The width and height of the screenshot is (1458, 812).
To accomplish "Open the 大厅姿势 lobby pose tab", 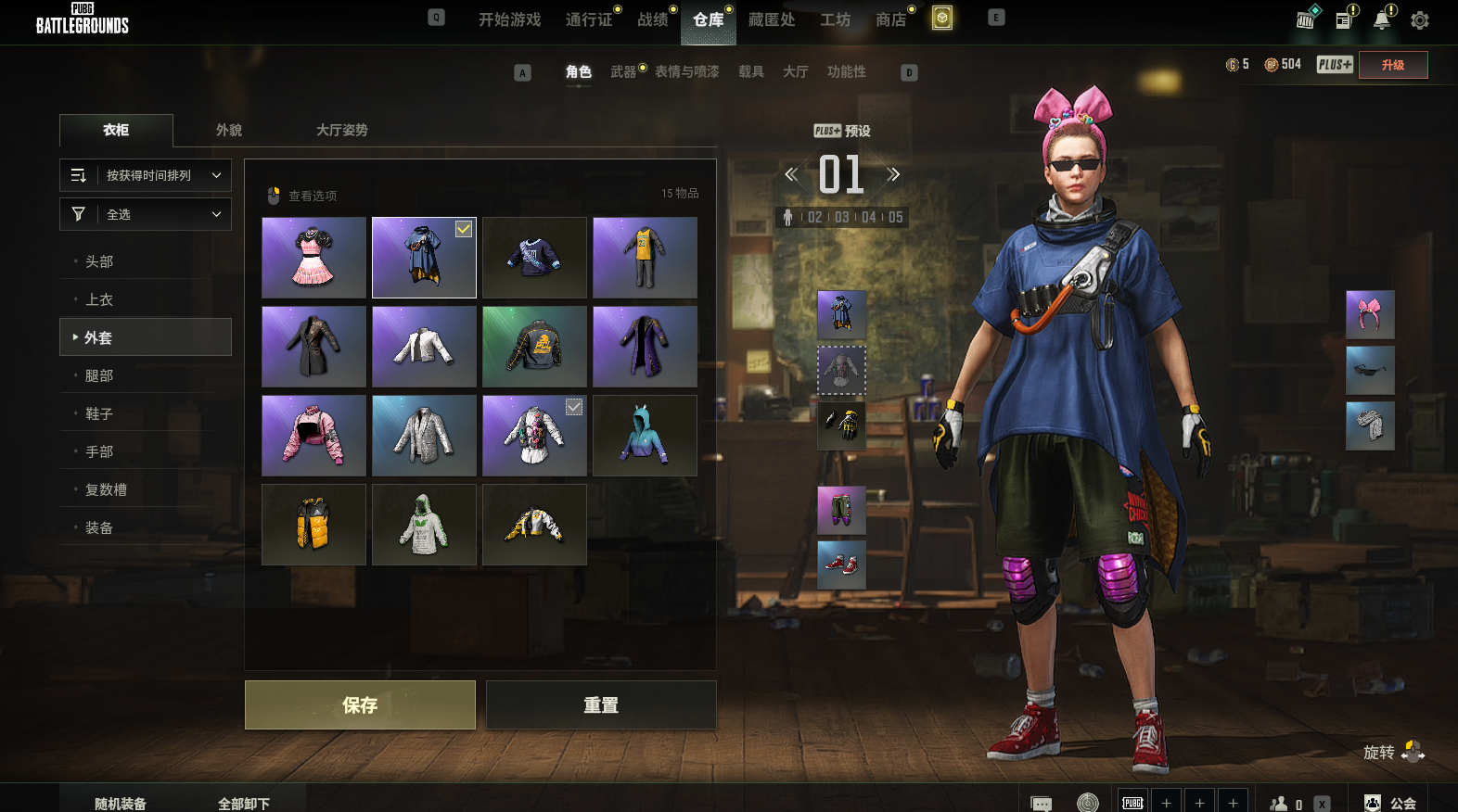I will pyautogui.click(x=341, y=131).
